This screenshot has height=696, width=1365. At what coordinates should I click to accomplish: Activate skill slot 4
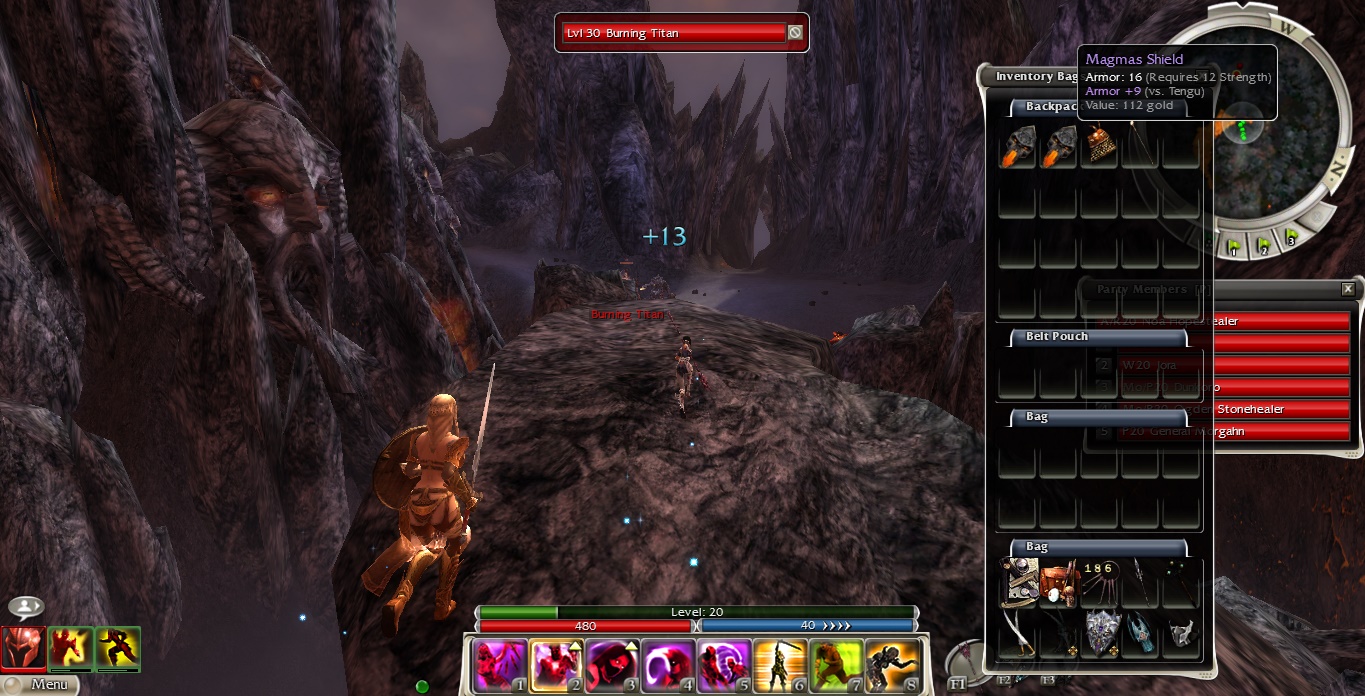click(667, 666)
